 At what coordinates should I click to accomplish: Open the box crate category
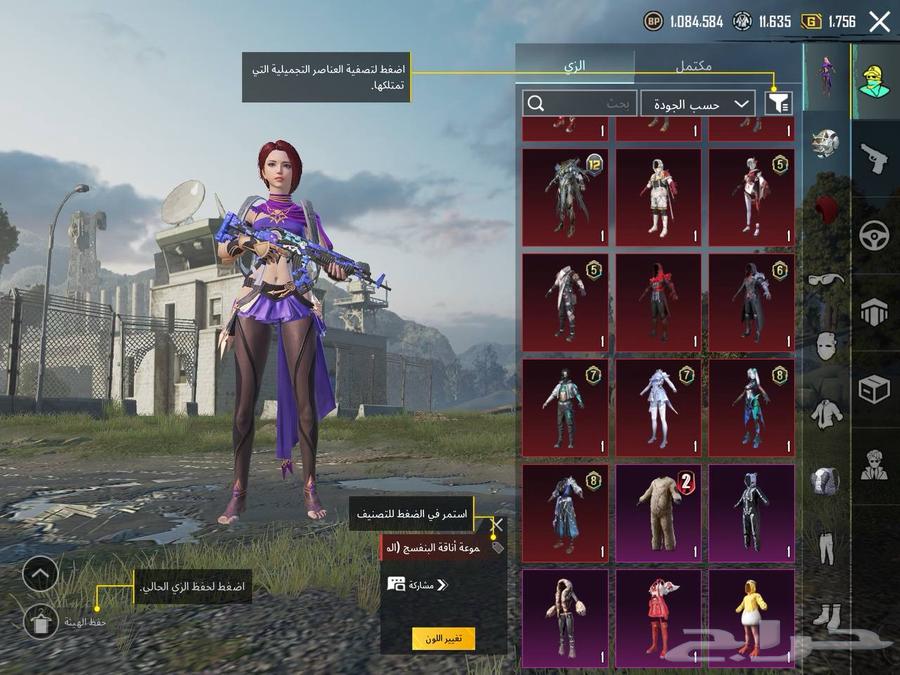pyautogui.click(x=875, y=390)
